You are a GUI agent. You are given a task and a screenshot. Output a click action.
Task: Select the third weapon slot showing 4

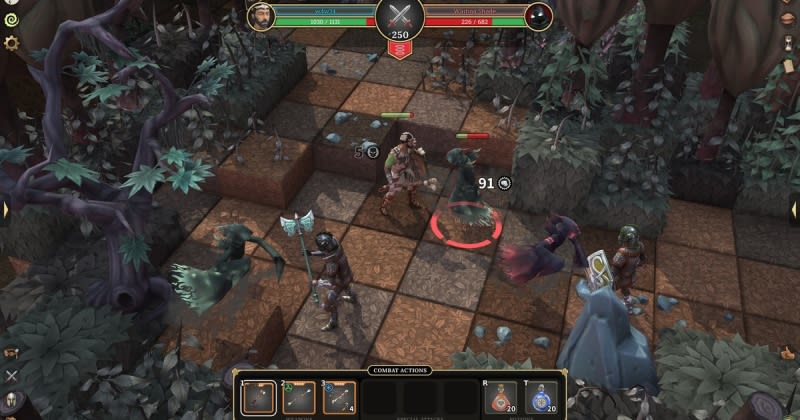tap(338, 398)
